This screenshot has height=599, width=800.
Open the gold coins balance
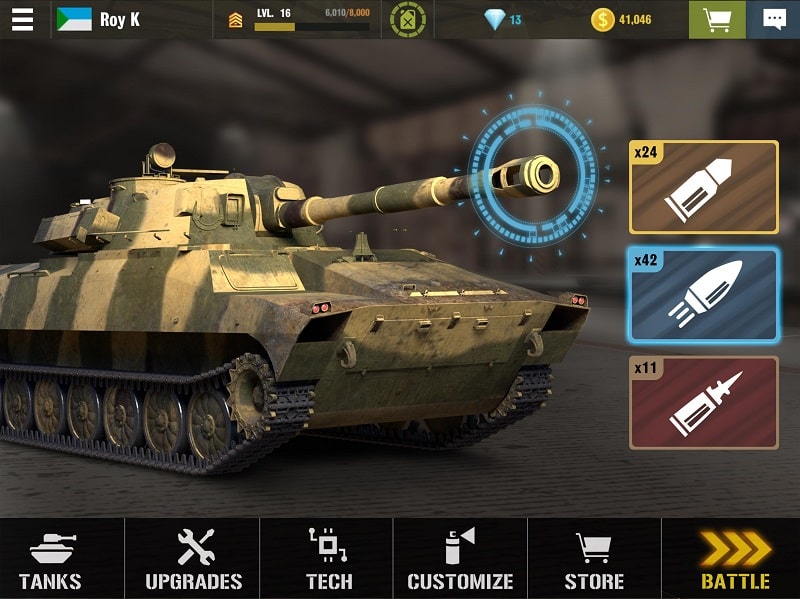coord(620,19)
